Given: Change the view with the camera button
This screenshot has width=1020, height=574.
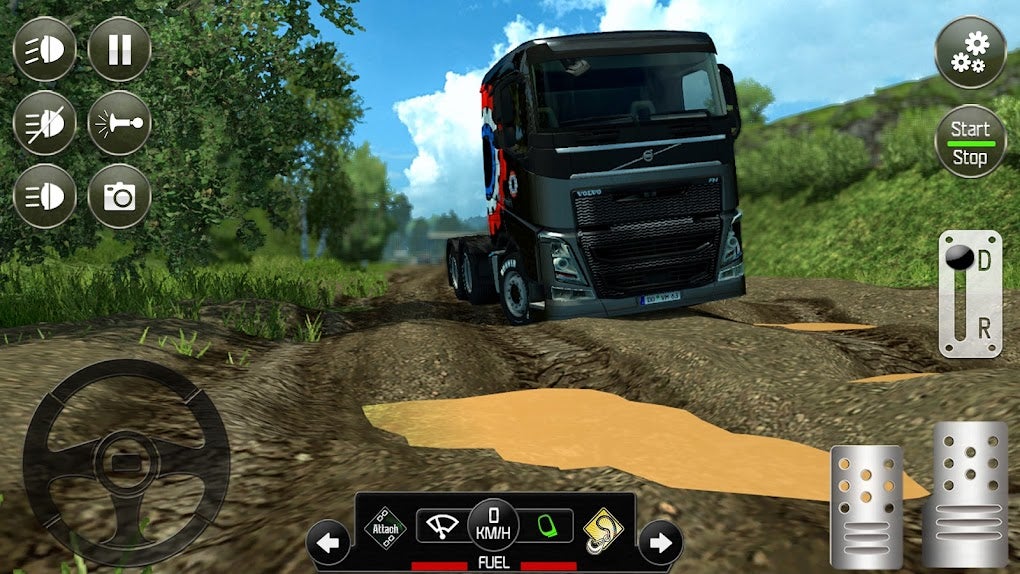Looking at the screenshot, I should point(119,196).
